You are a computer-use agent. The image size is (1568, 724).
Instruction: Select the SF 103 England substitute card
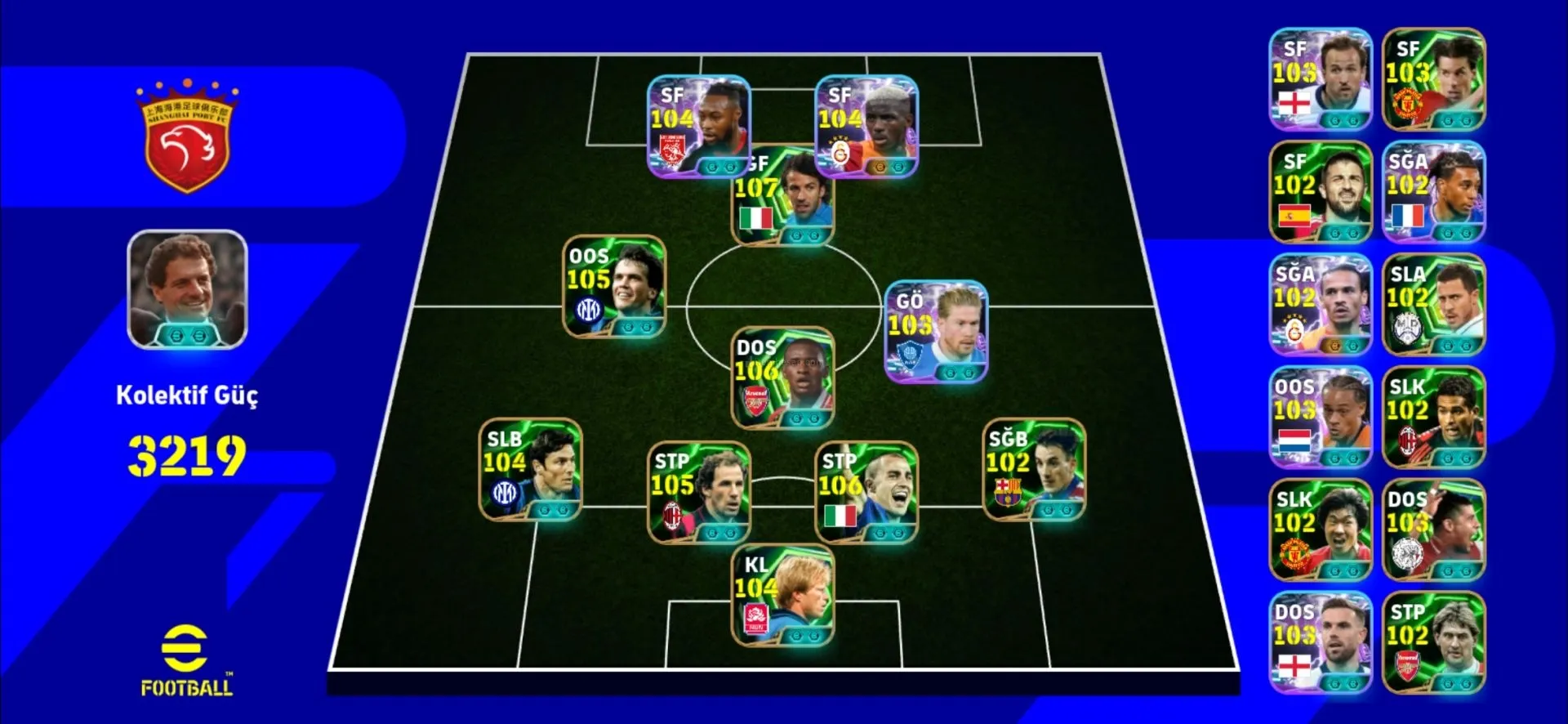click(1320, 79)
